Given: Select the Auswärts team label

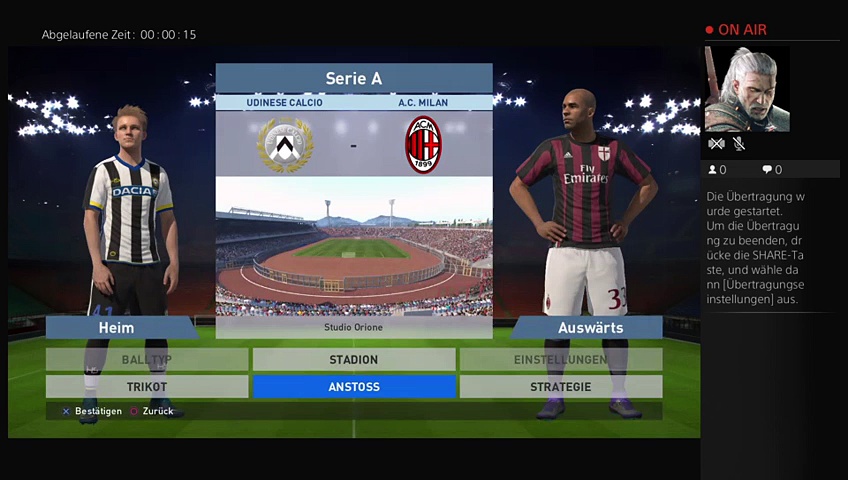Looking at the screenshot, I should pyautogui.click(x=590, y=328).
